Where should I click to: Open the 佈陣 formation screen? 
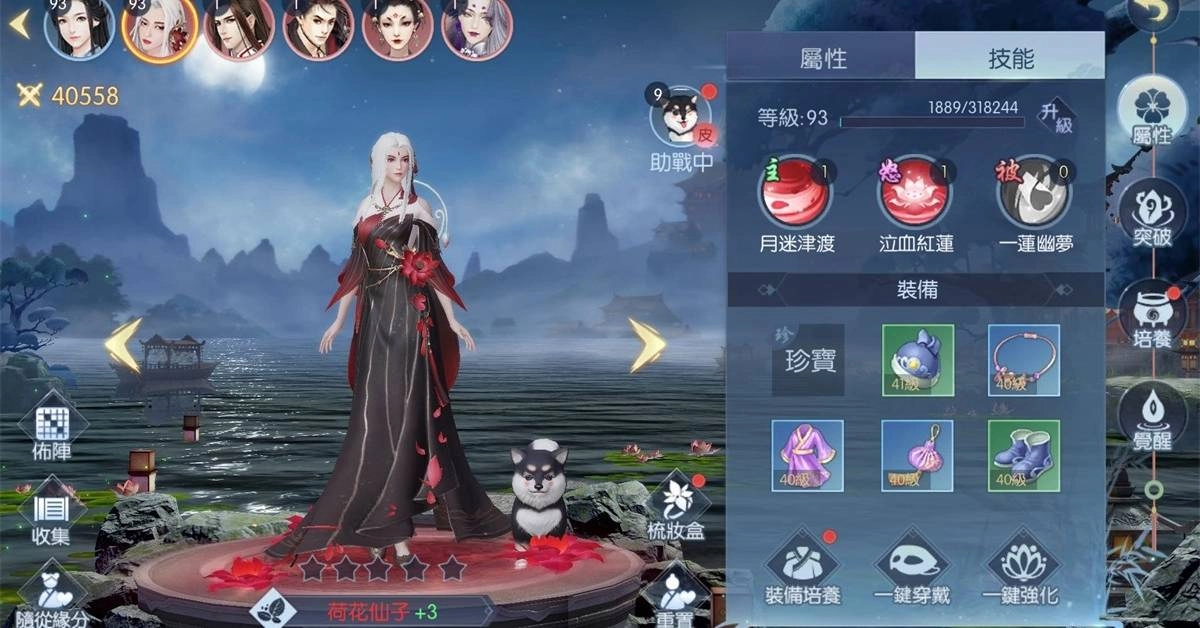coord(51,430)
